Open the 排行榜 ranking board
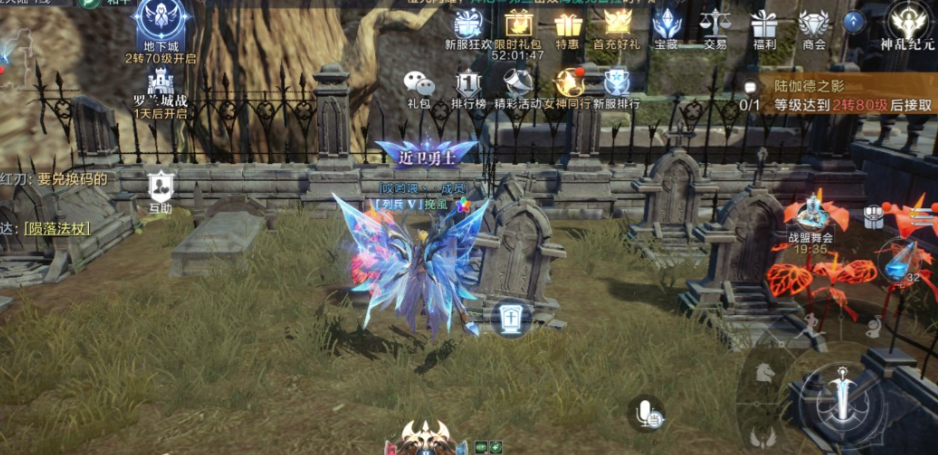The height and width of the screenshot is (455, 938). 468,83
